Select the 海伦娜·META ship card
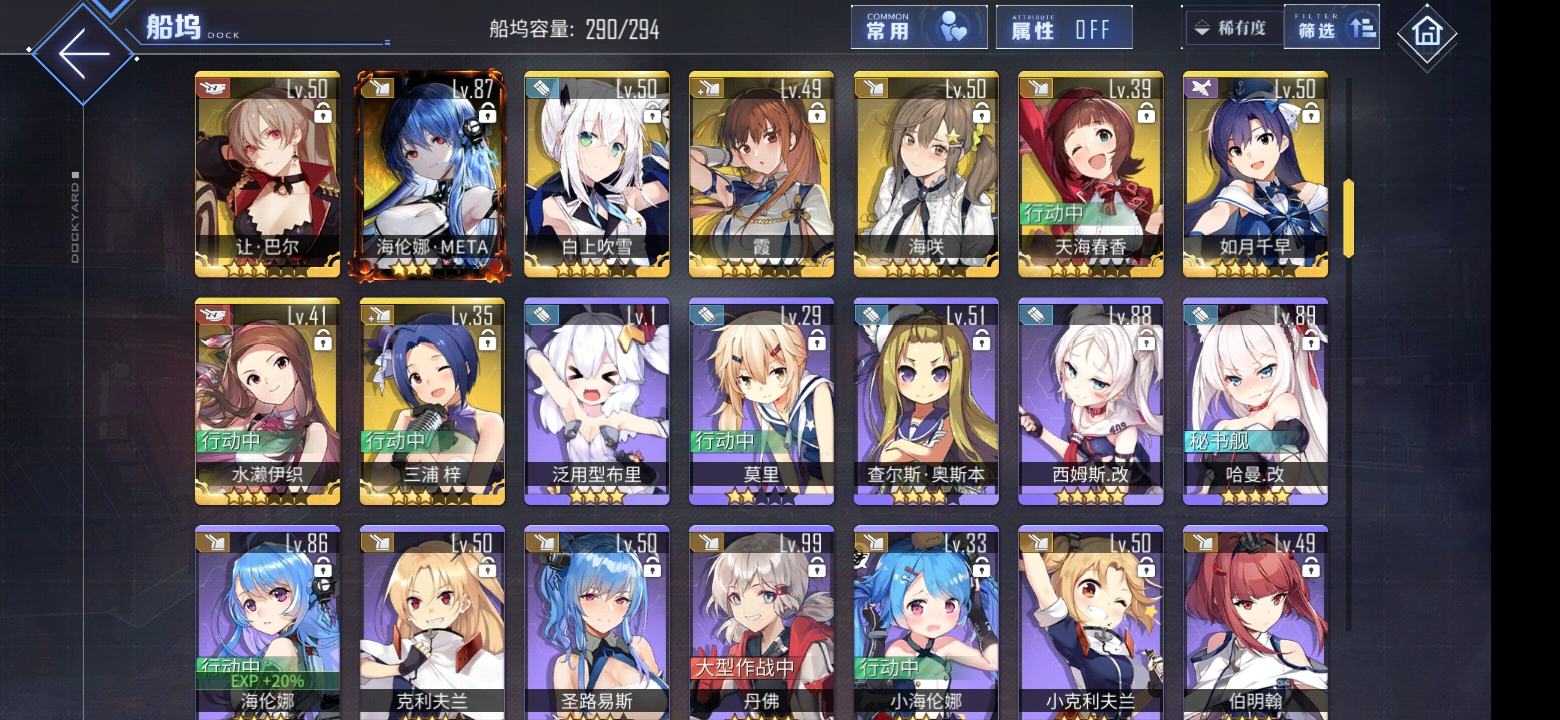The height and width of the screenshot is (720, 1560). (432, 174)
